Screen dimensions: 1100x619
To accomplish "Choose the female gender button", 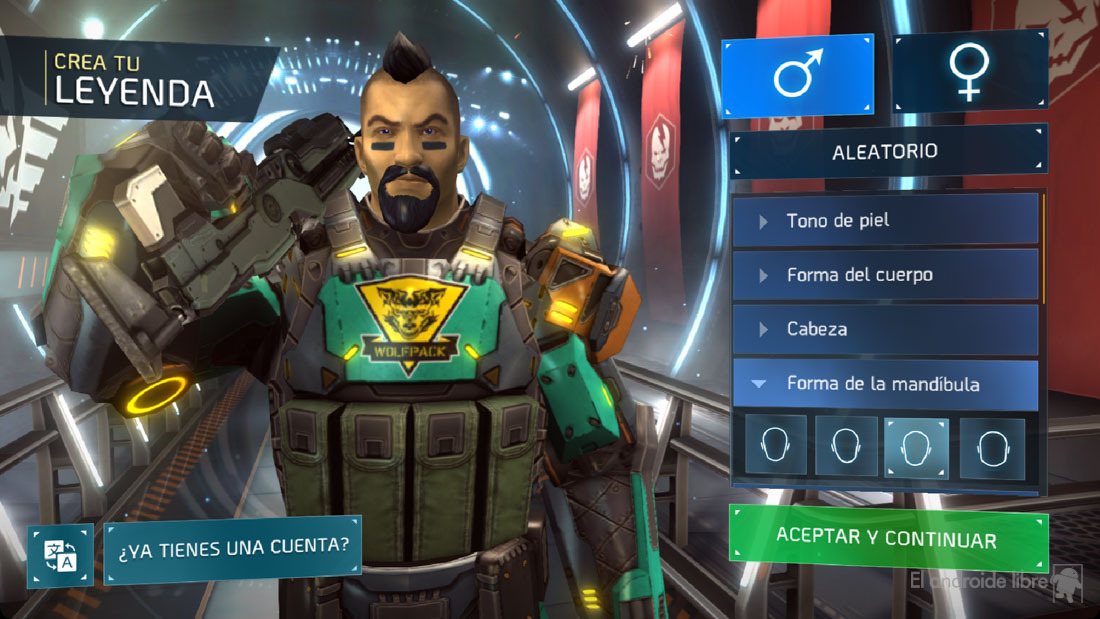I will [x=969, y=72].
